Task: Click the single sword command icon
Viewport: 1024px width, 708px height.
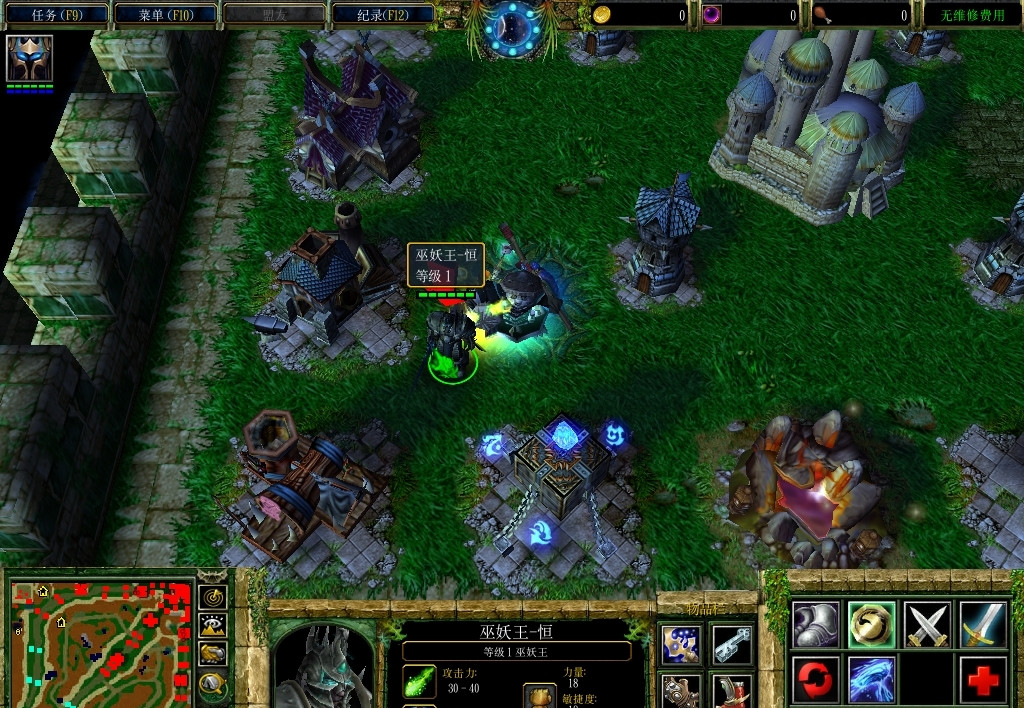Action: 982,625
